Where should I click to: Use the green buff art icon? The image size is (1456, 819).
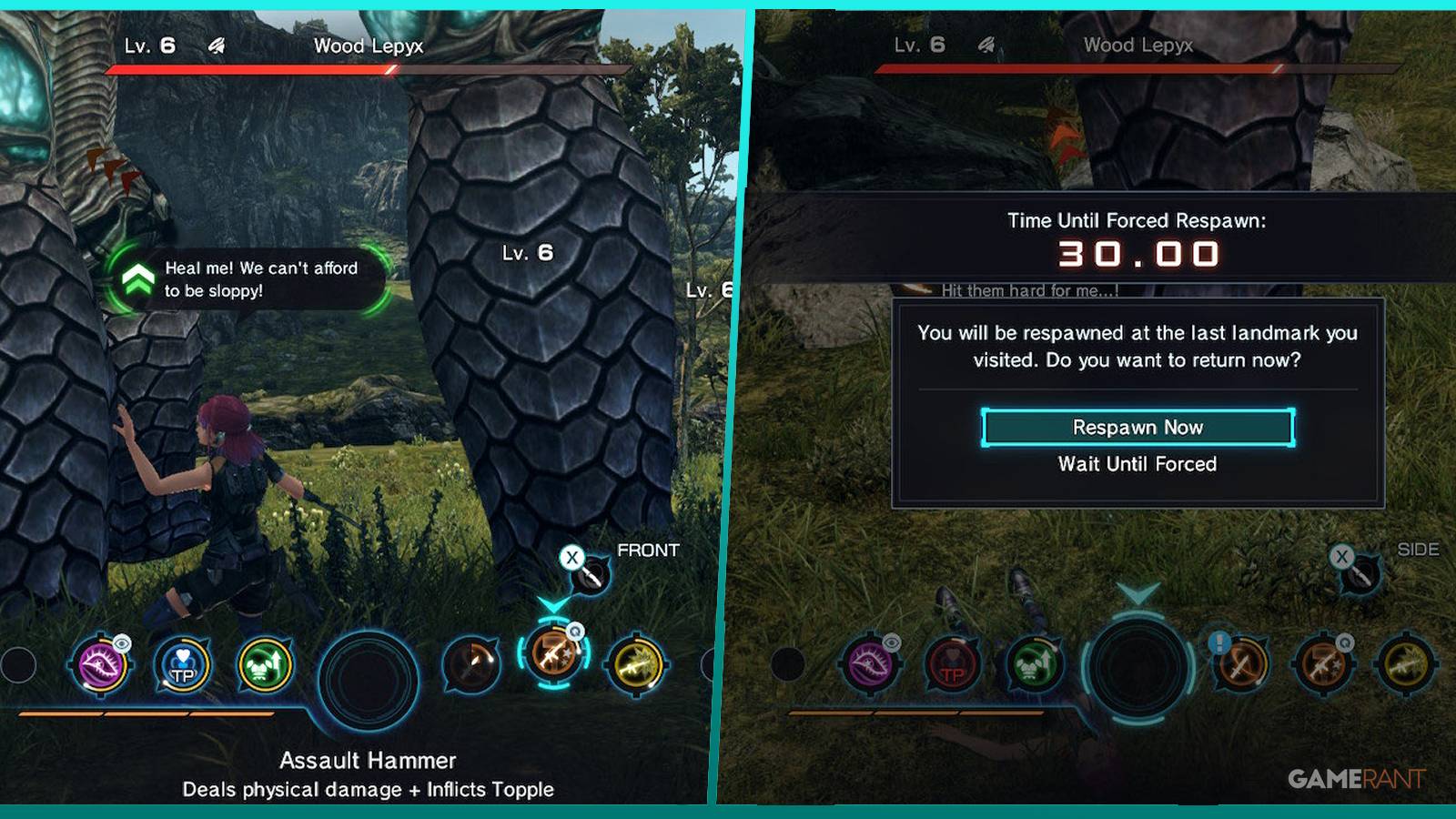click(264, 664)
